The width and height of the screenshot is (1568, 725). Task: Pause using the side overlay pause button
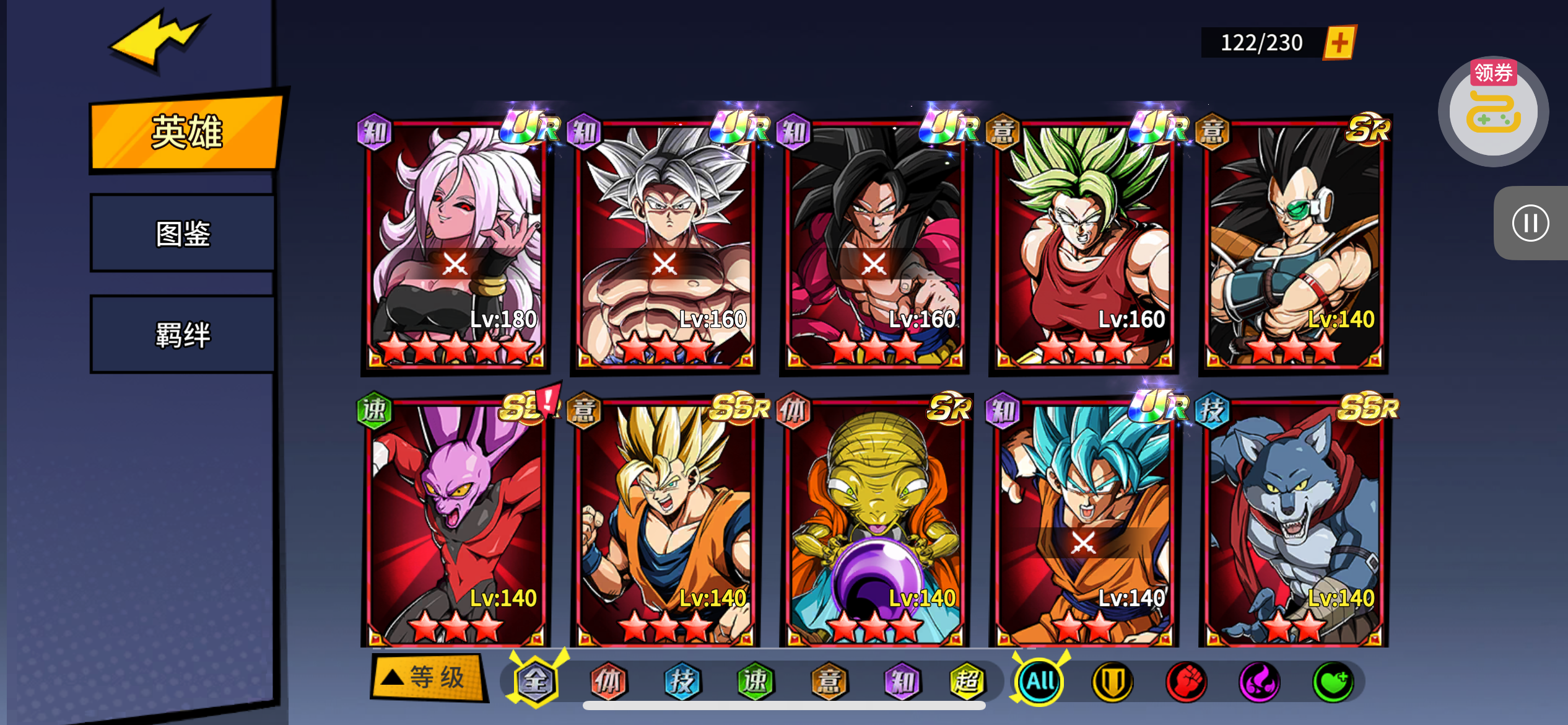pos(1530,223)
